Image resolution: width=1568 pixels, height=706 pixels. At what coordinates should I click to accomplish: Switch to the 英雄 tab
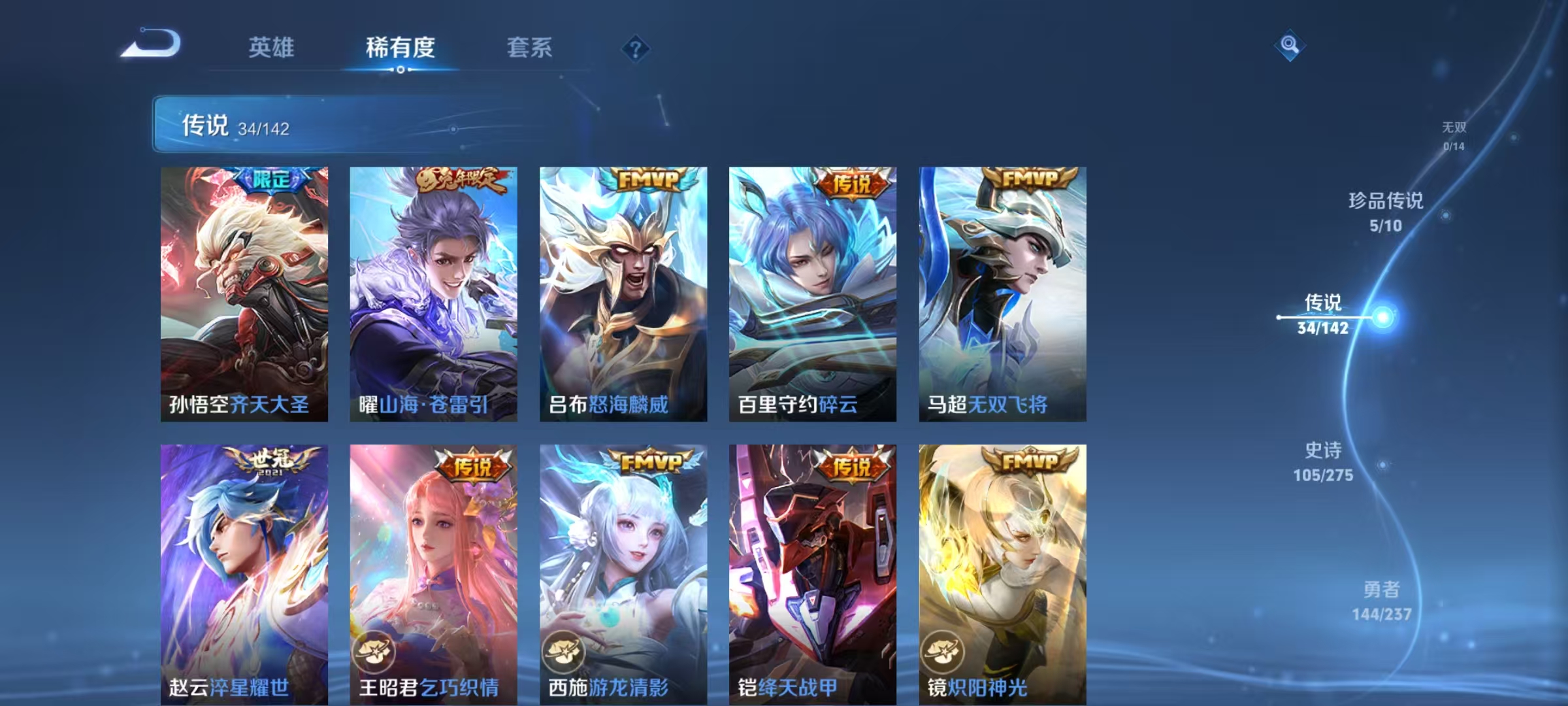[270, 47]
